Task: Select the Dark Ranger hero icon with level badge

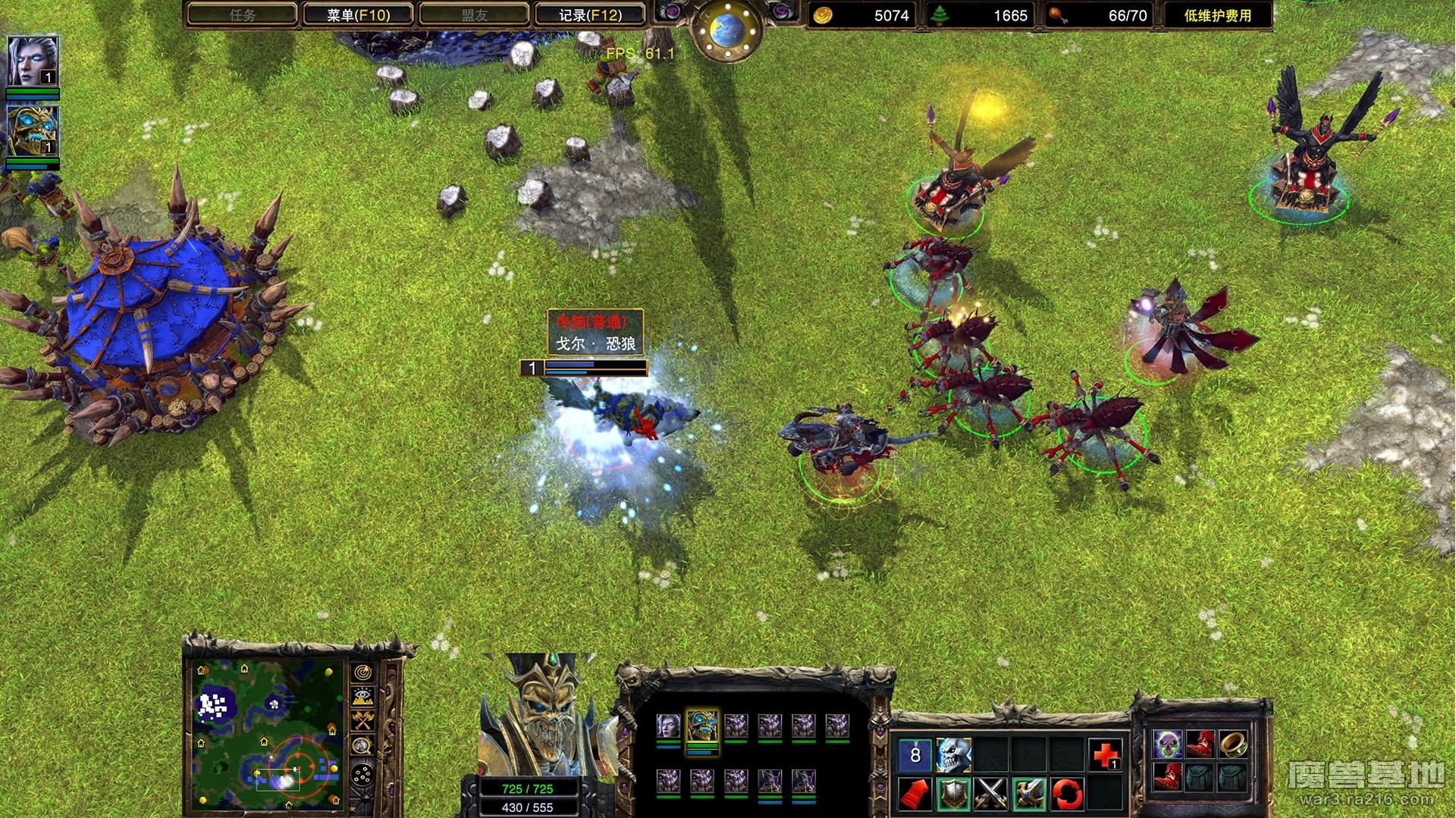Action: click(x=32, y=61)
